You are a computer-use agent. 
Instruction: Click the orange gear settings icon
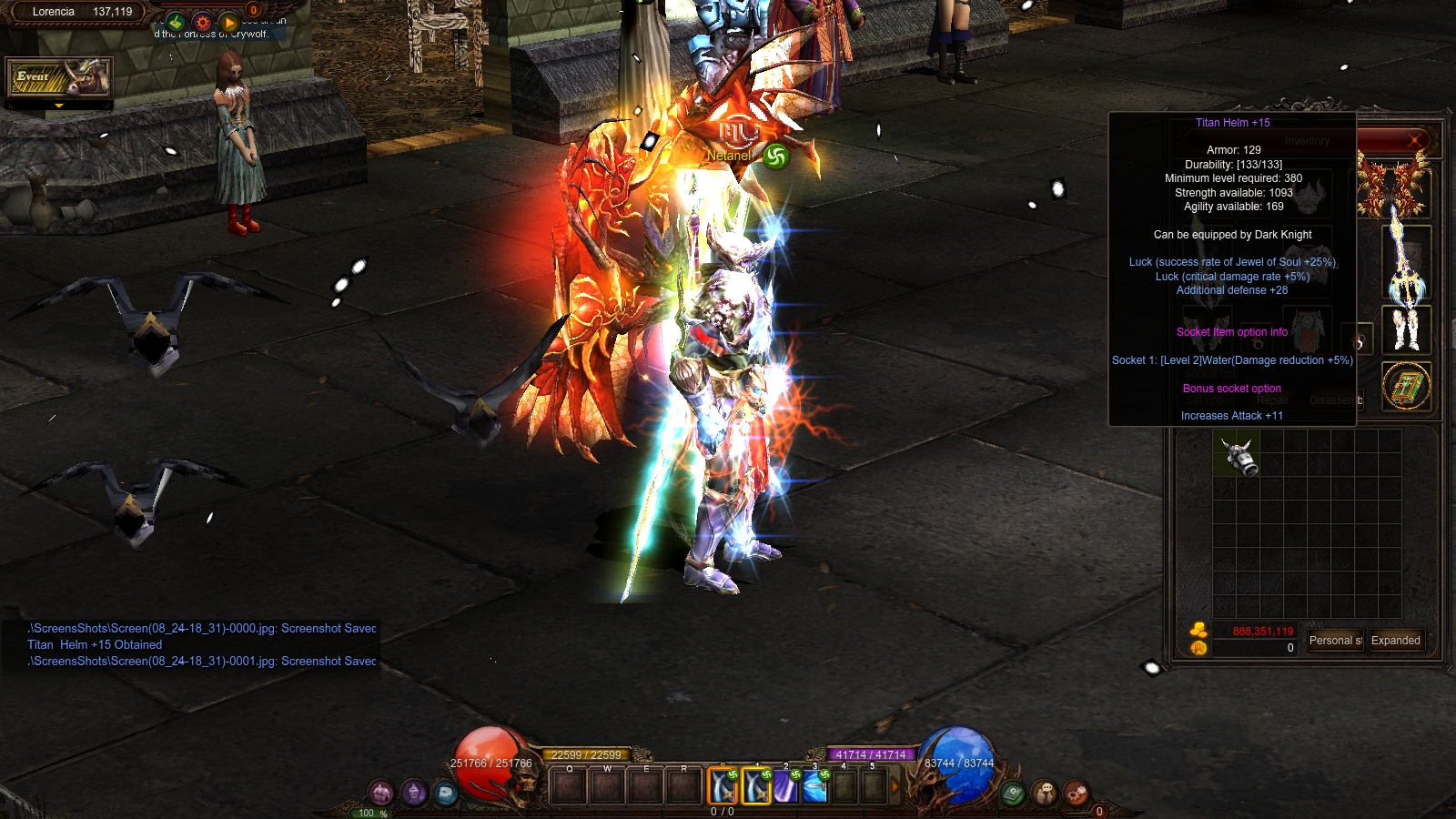pos(202,22)
